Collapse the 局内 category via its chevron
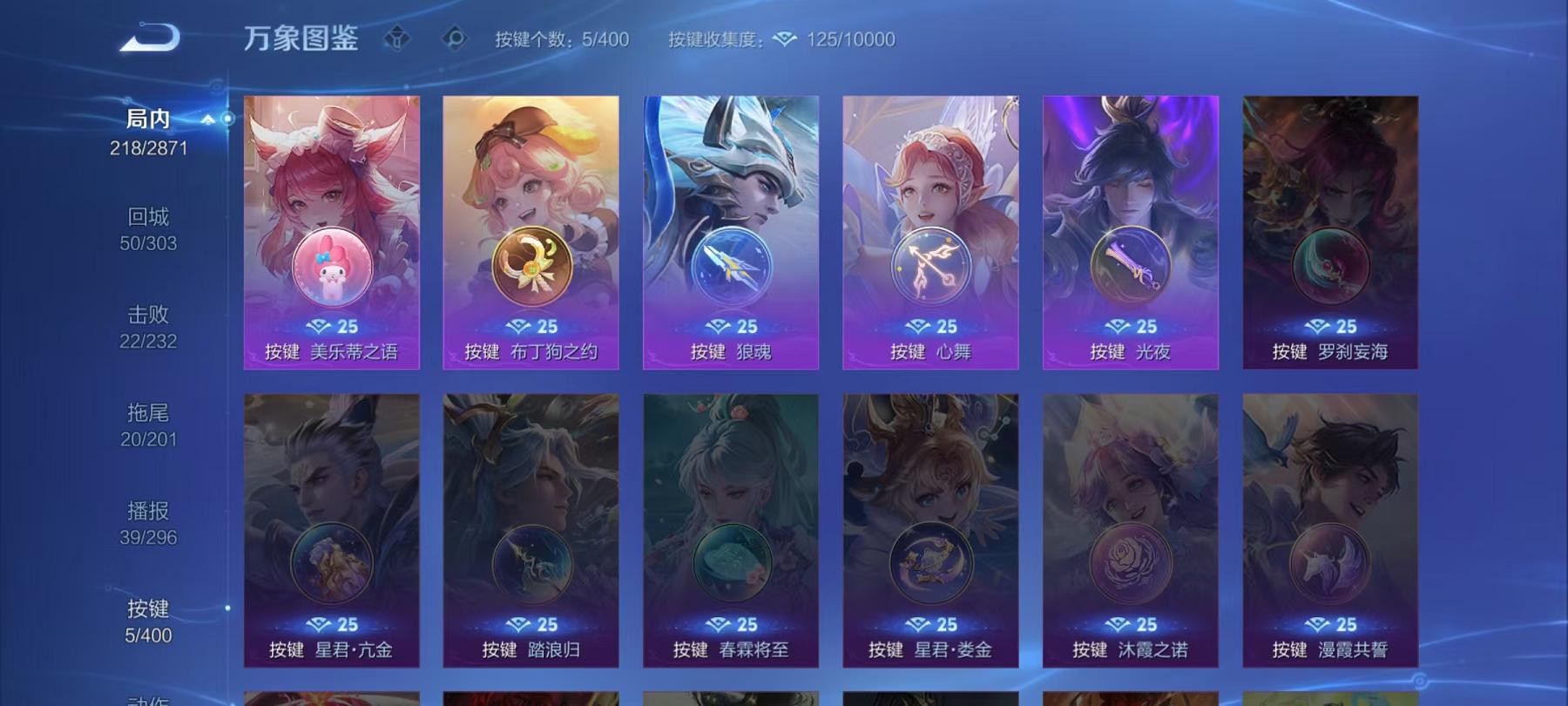This screenshot has height=706, width=1568. [x=207, y=119]
